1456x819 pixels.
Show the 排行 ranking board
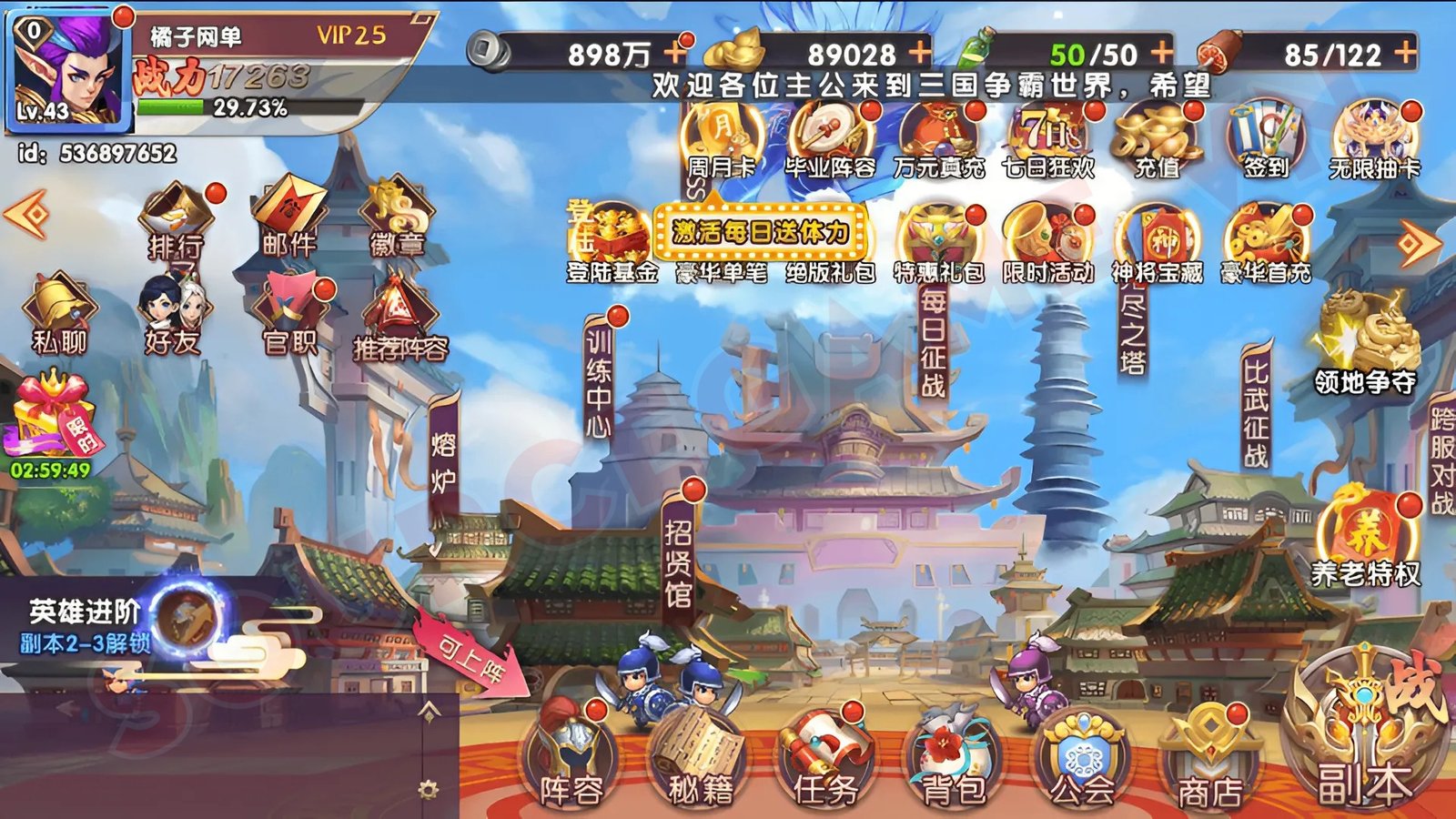[176, 220]
